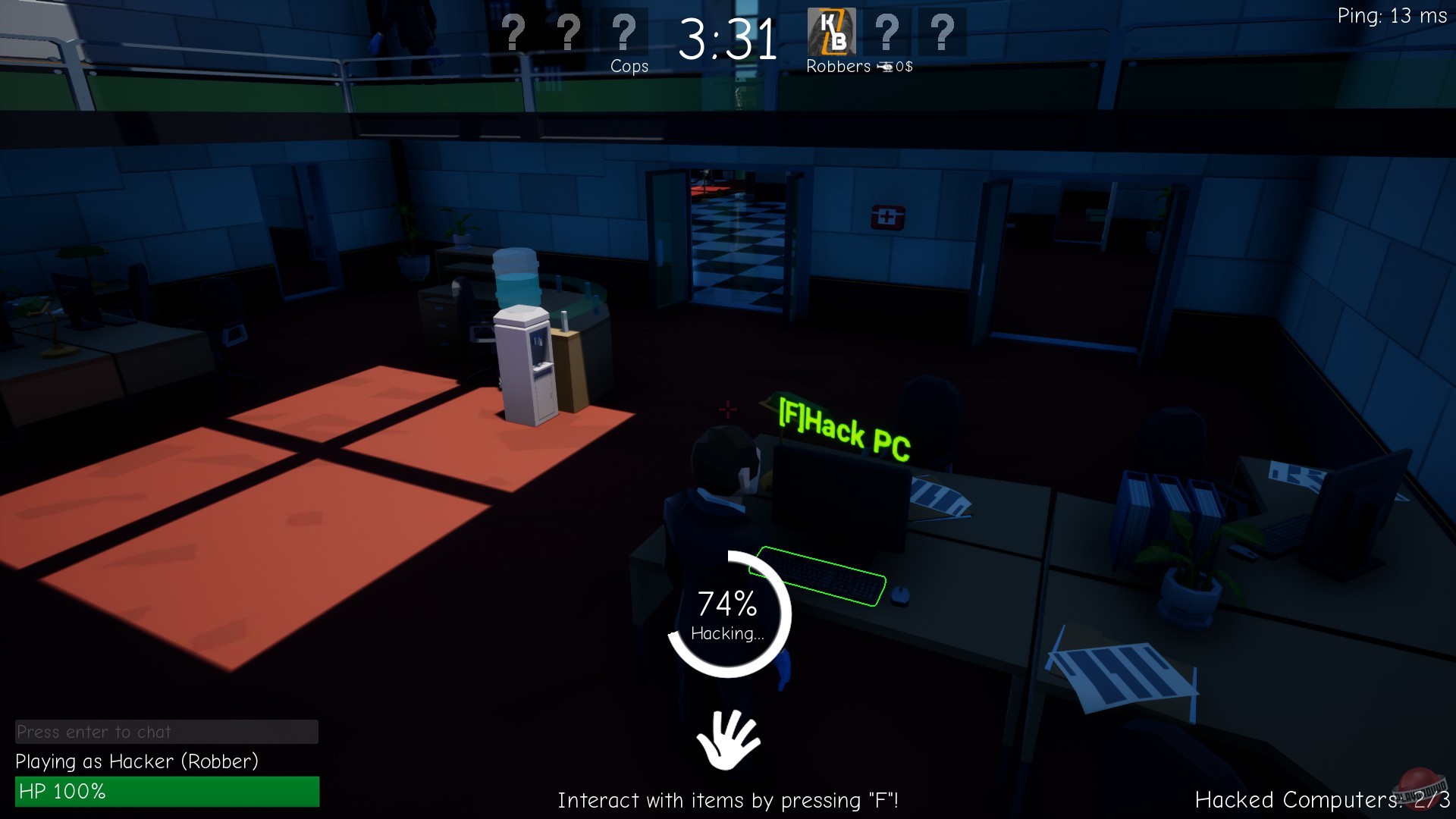Click the question-mark avatar right of the KB portrait

tap(887, 32)
